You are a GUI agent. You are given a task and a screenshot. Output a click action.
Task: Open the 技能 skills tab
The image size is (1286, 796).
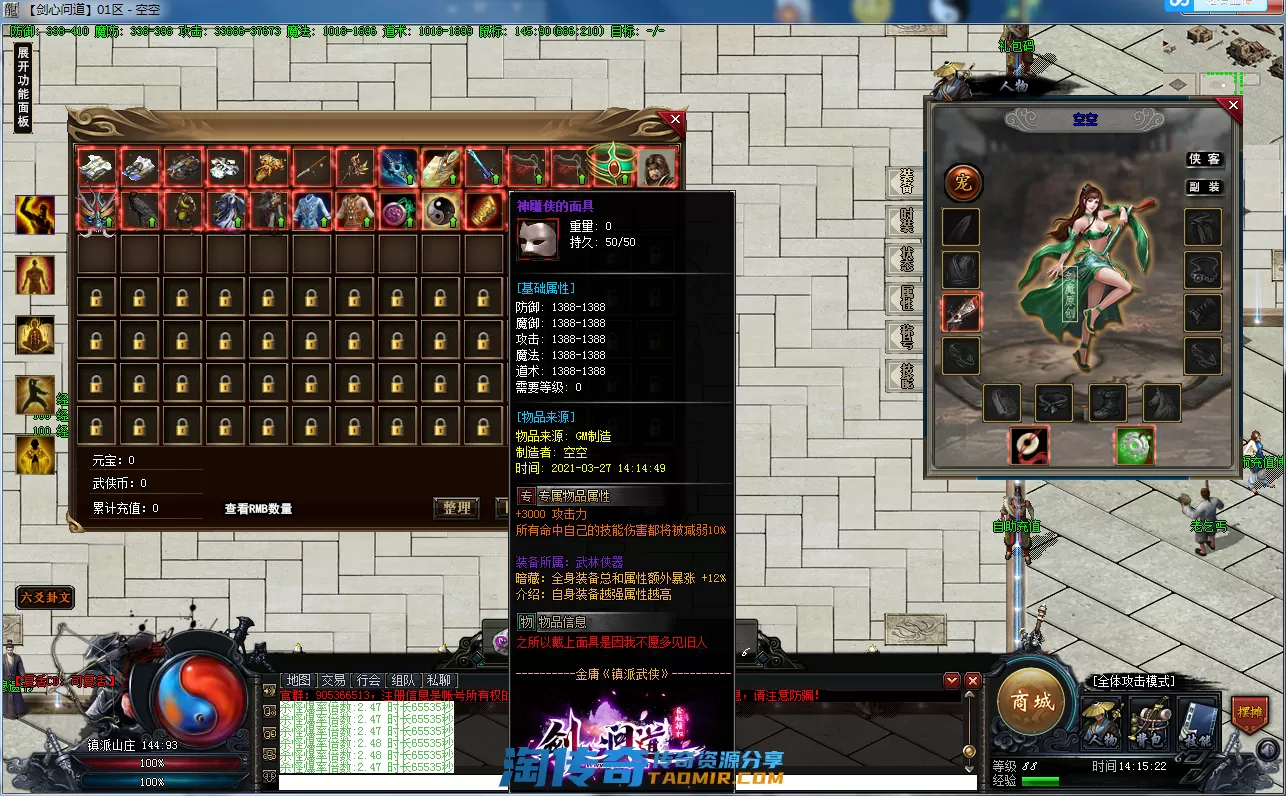point(905,375)
